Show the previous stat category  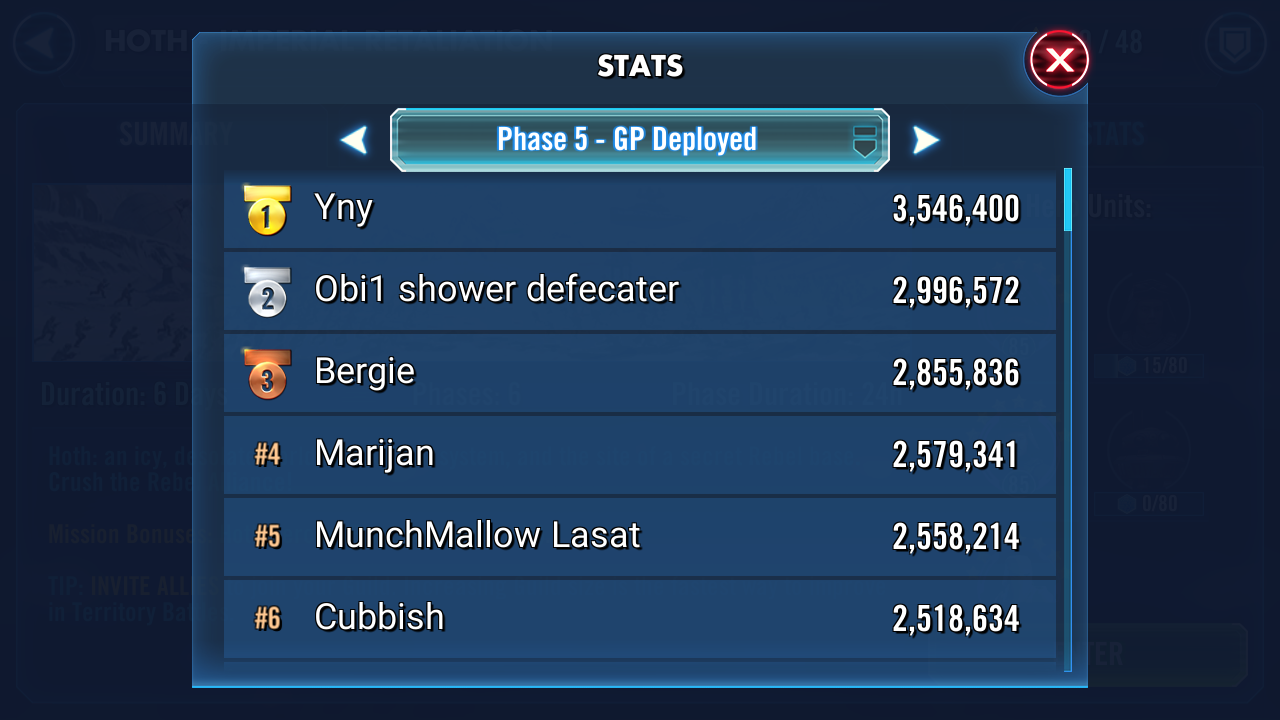point(354,140)
